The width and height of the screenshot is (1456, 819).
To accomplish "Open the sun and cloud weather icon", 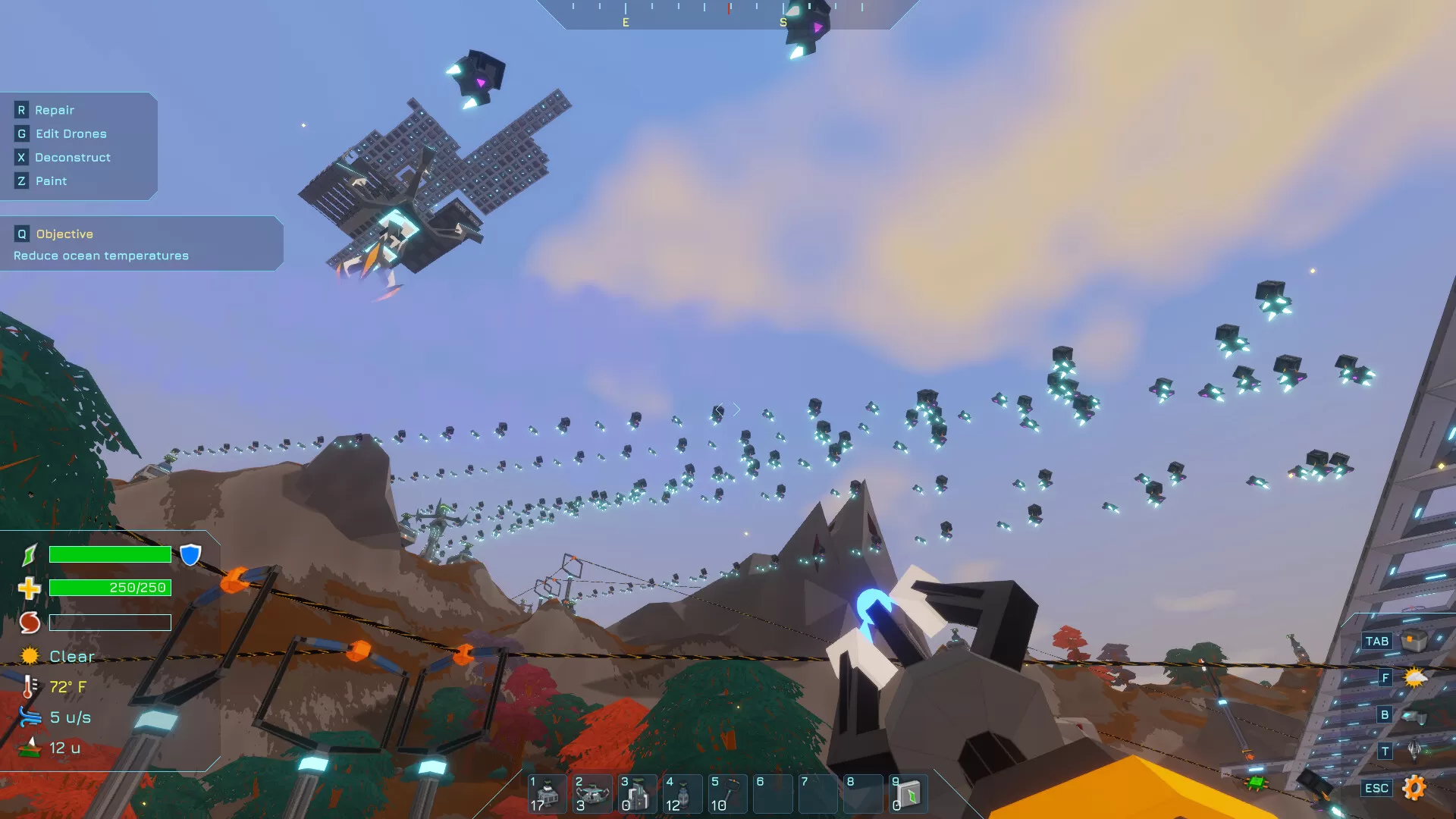I will point(1414,677).
